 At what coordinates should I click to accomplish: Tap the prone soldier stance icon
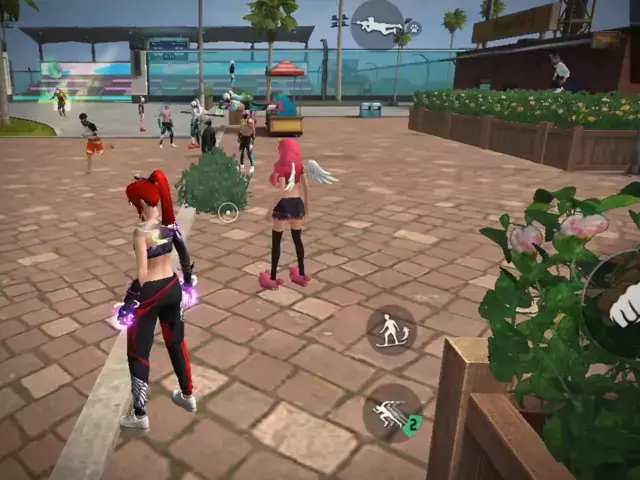click(x=377, y=24)
